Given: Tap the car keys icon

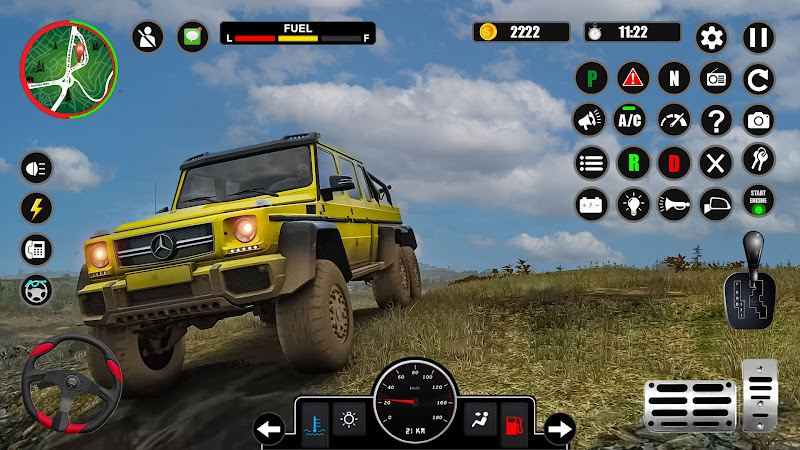Looking at the screenshot, I should 758,160.
